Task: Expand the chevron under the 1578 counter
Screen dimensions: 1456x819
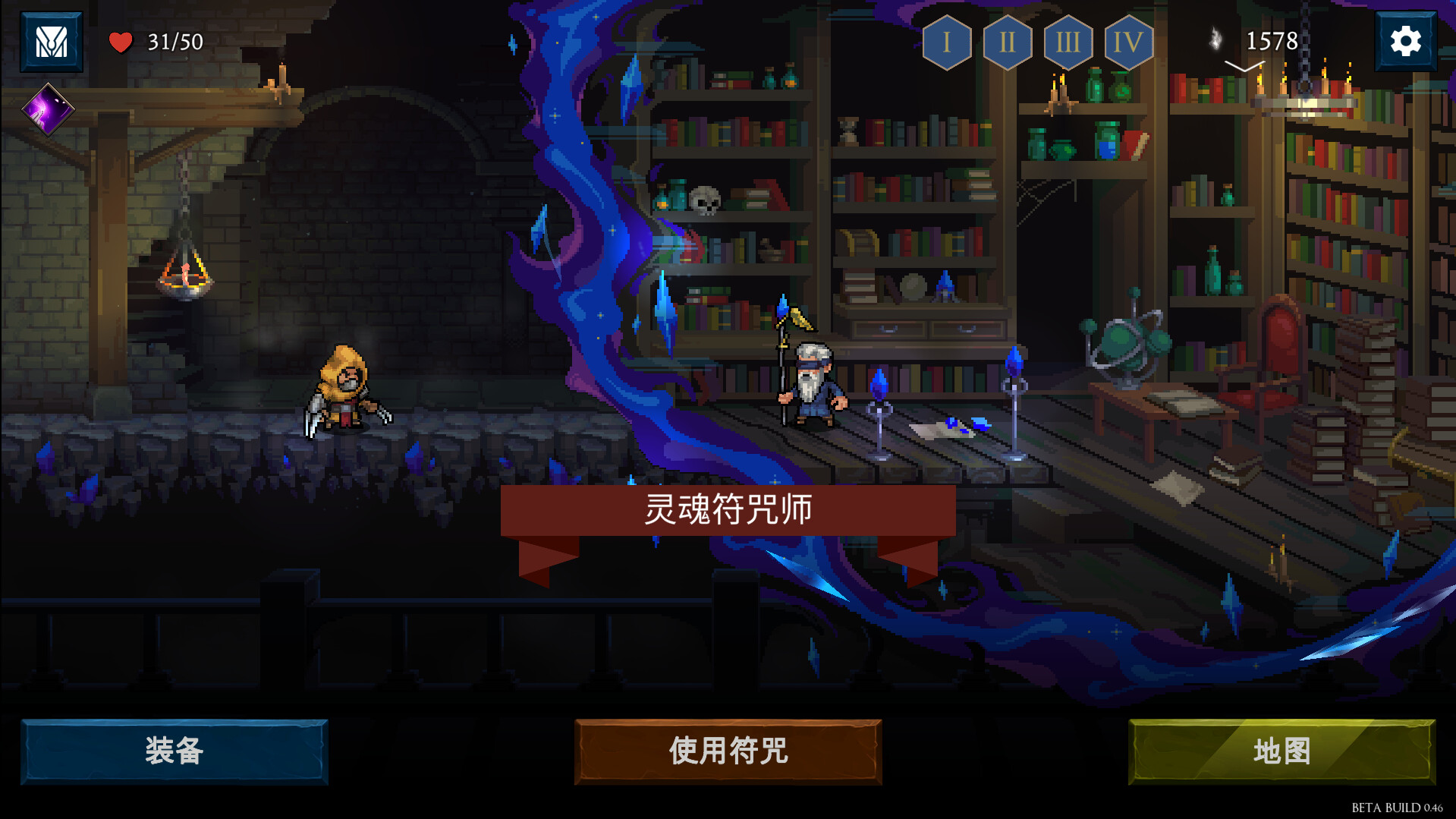Action: pyautogui.click(x=1244, y=67)
